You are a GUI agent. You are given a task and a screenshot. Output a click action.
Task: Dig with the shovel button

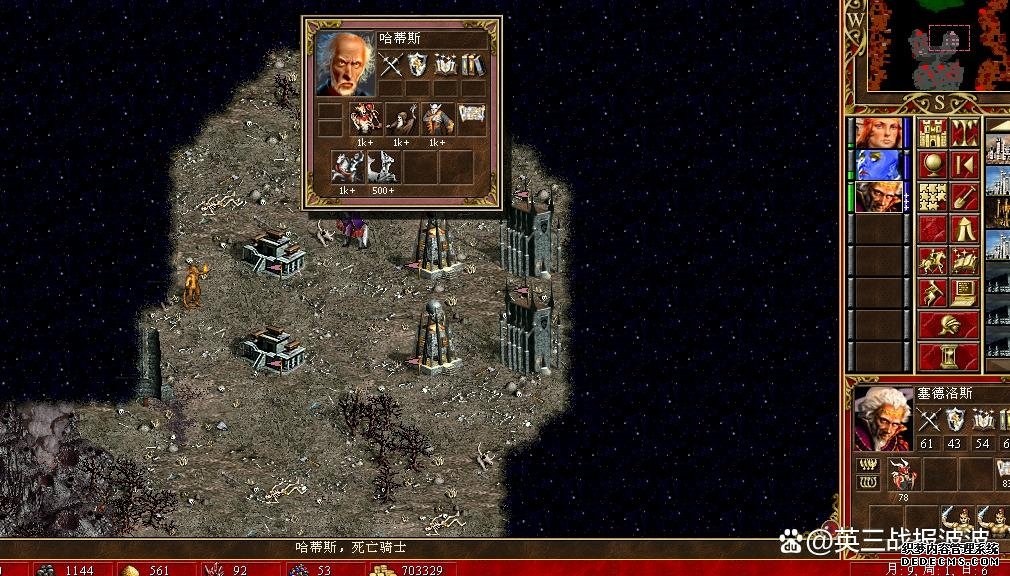click(x=965, y=197)
